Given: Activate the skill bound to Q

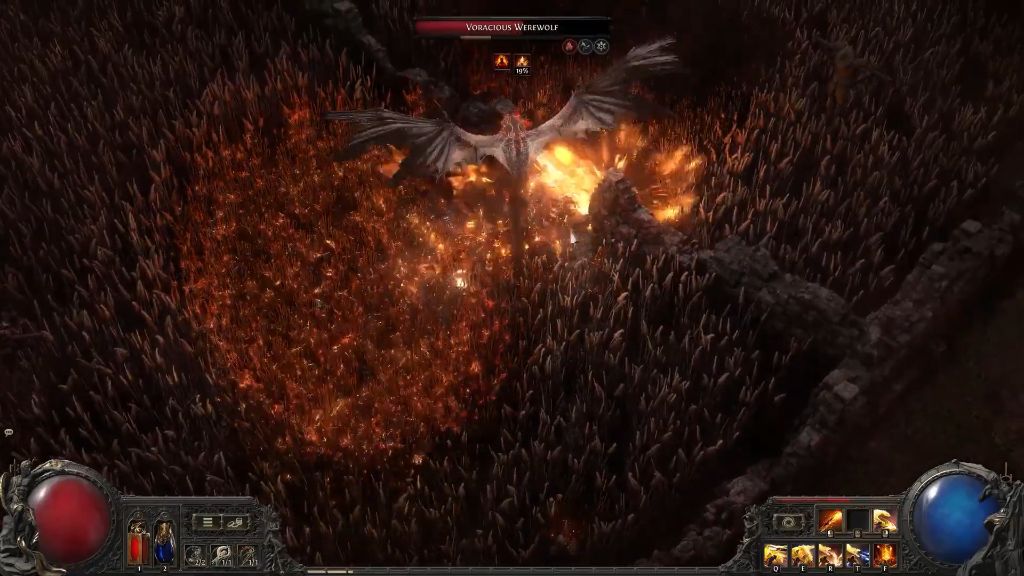Looking at the screenshot, I should 776,554.
